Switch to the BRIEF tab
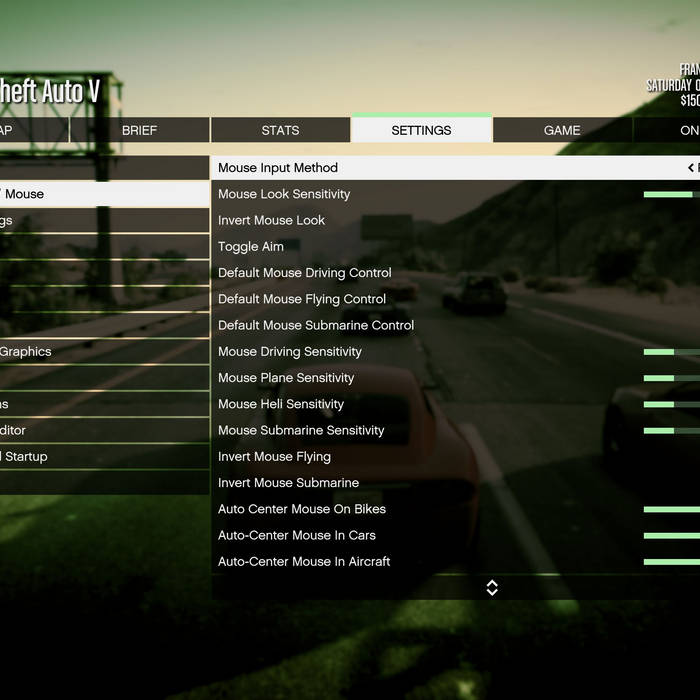 click(139, 130)
